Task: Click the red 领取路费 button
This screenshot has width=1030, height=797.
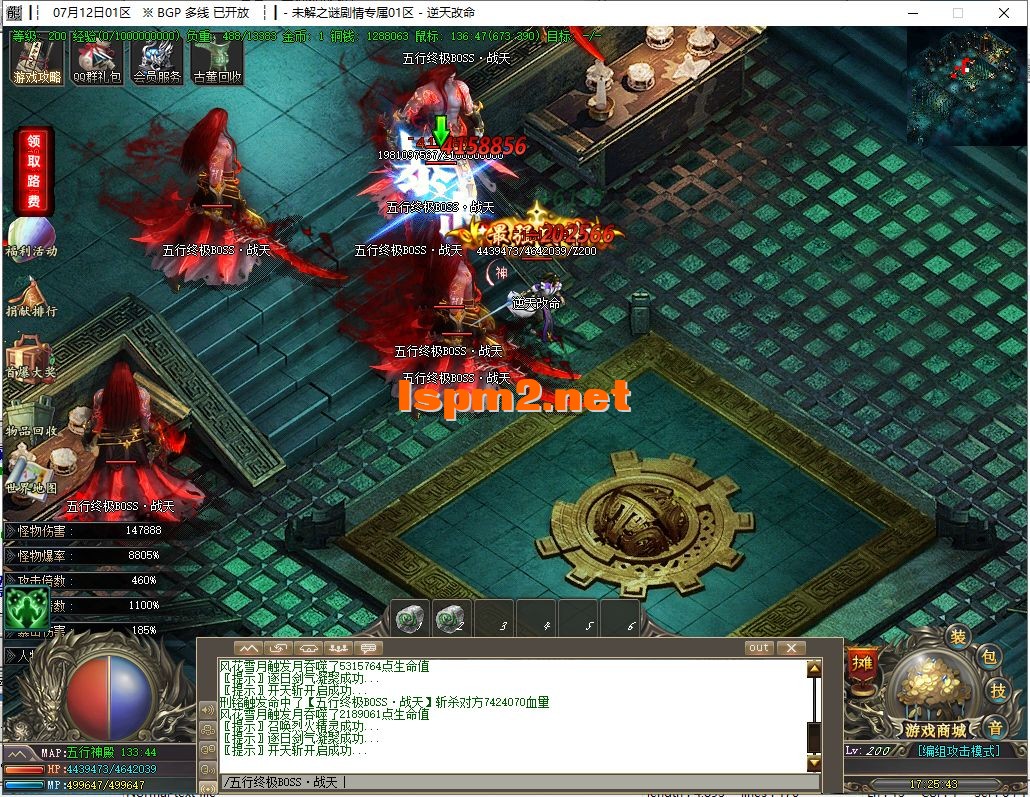Action: click(x=34, y=170)
